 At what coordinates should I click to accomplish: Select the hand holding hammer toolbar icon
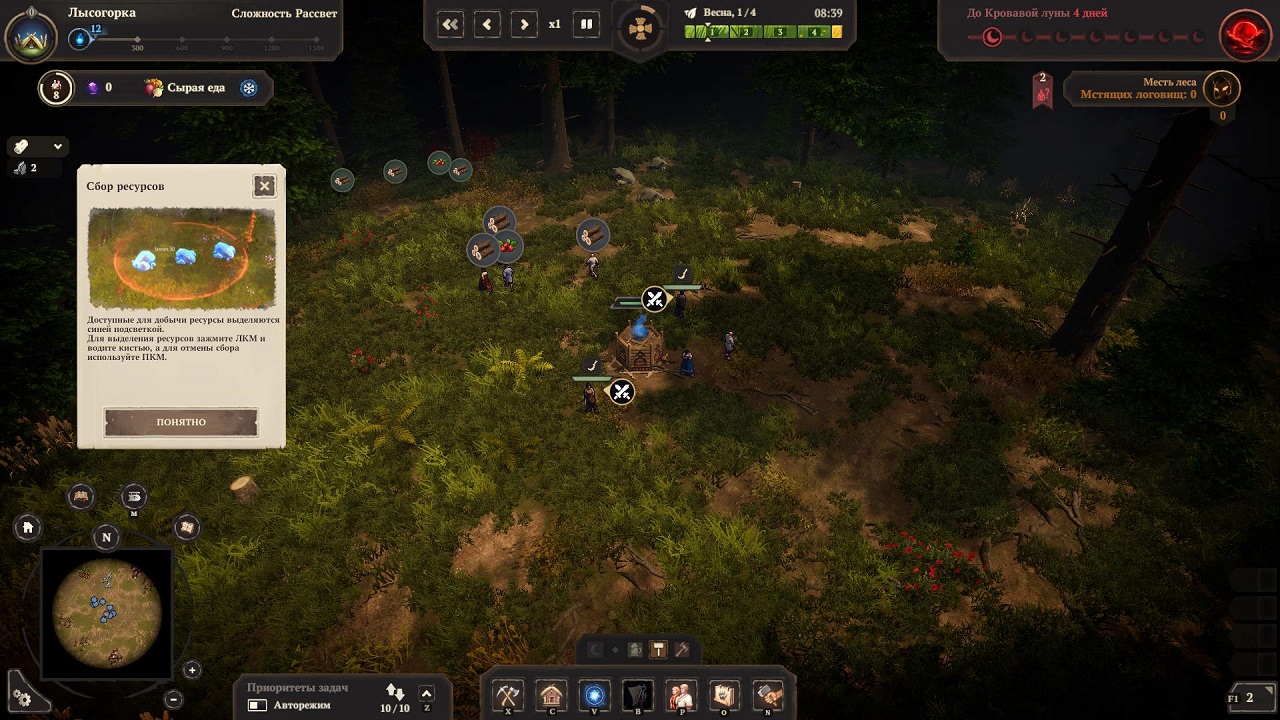(768, 695)
